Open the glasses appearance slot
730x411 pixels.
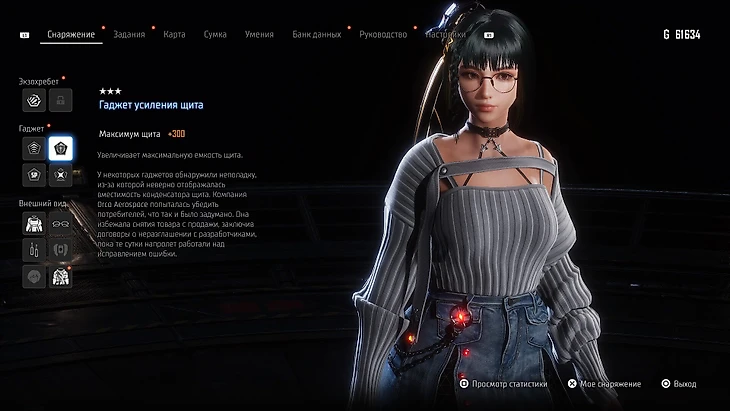pos(60,223)
